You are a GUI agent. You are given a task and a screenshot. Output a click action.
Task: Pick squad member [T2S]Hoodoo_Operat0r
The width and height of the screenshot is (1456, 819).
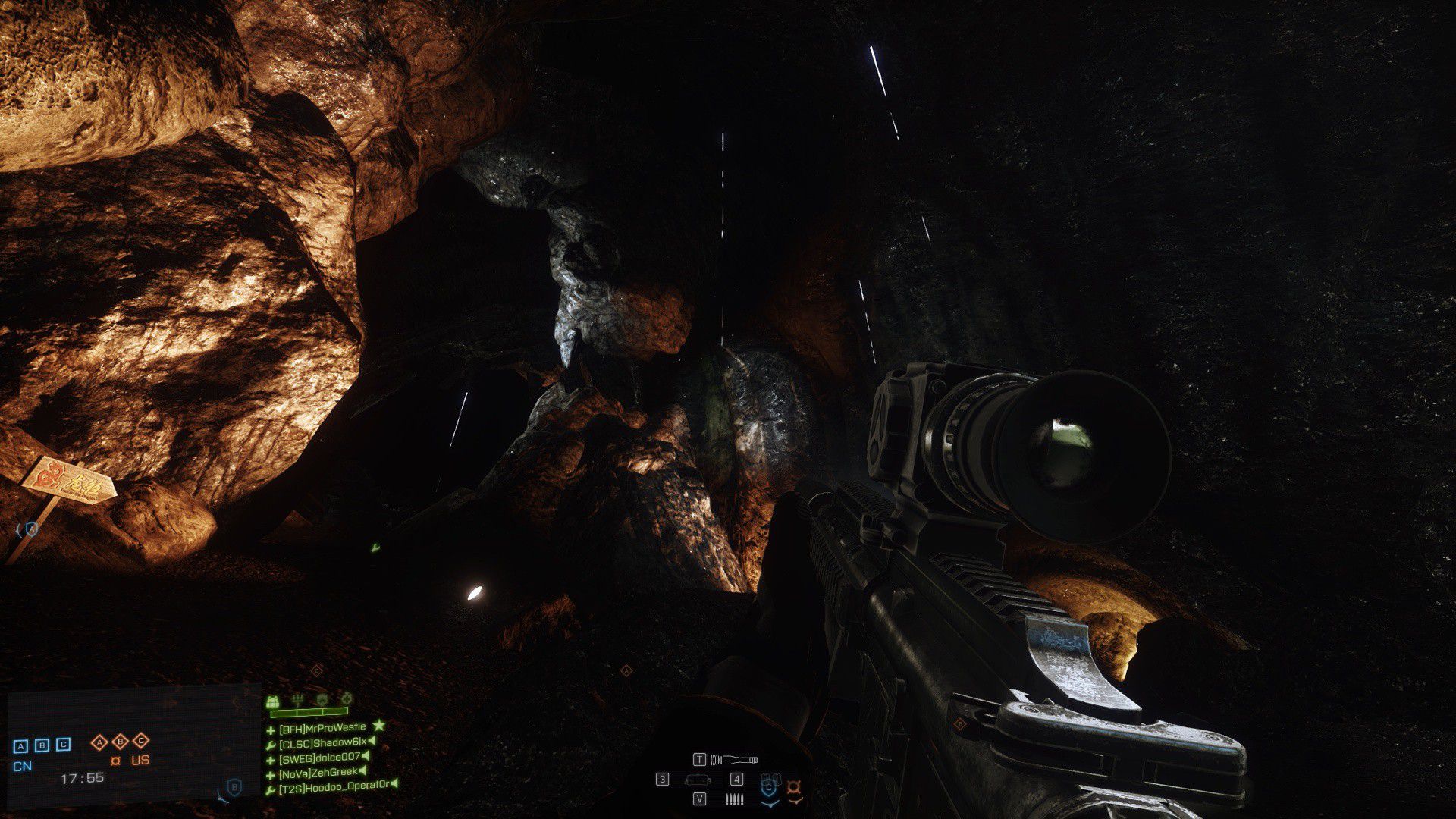[333, 786]
